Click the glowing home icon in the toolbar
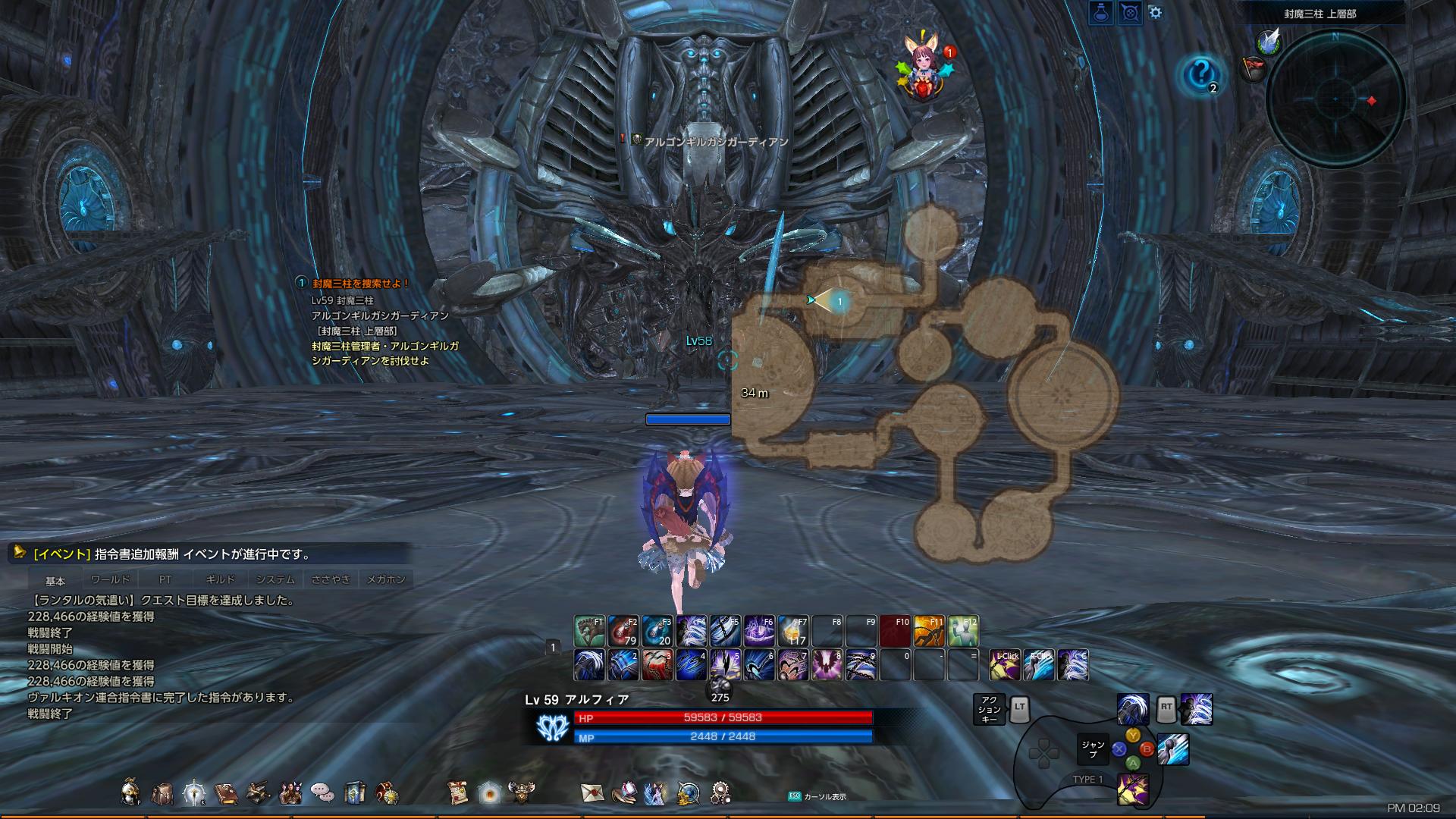 click(x=489, y=791)
